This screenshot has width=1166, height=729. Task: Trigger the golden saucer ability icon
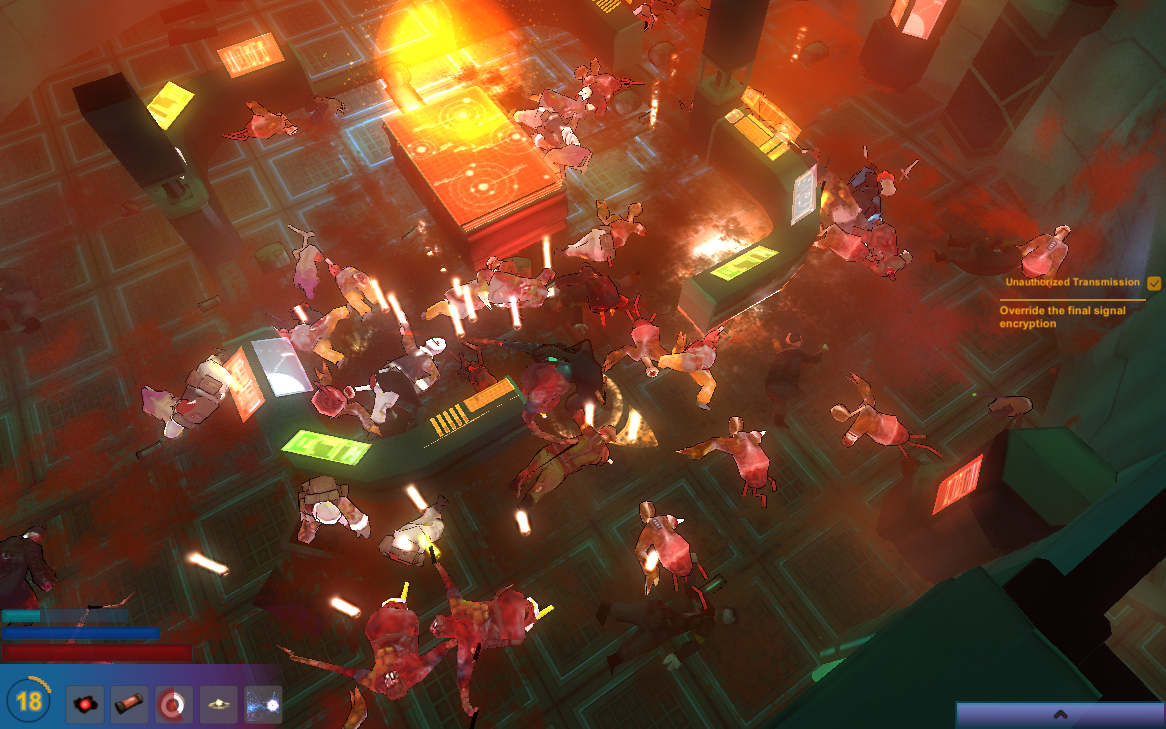218,704
